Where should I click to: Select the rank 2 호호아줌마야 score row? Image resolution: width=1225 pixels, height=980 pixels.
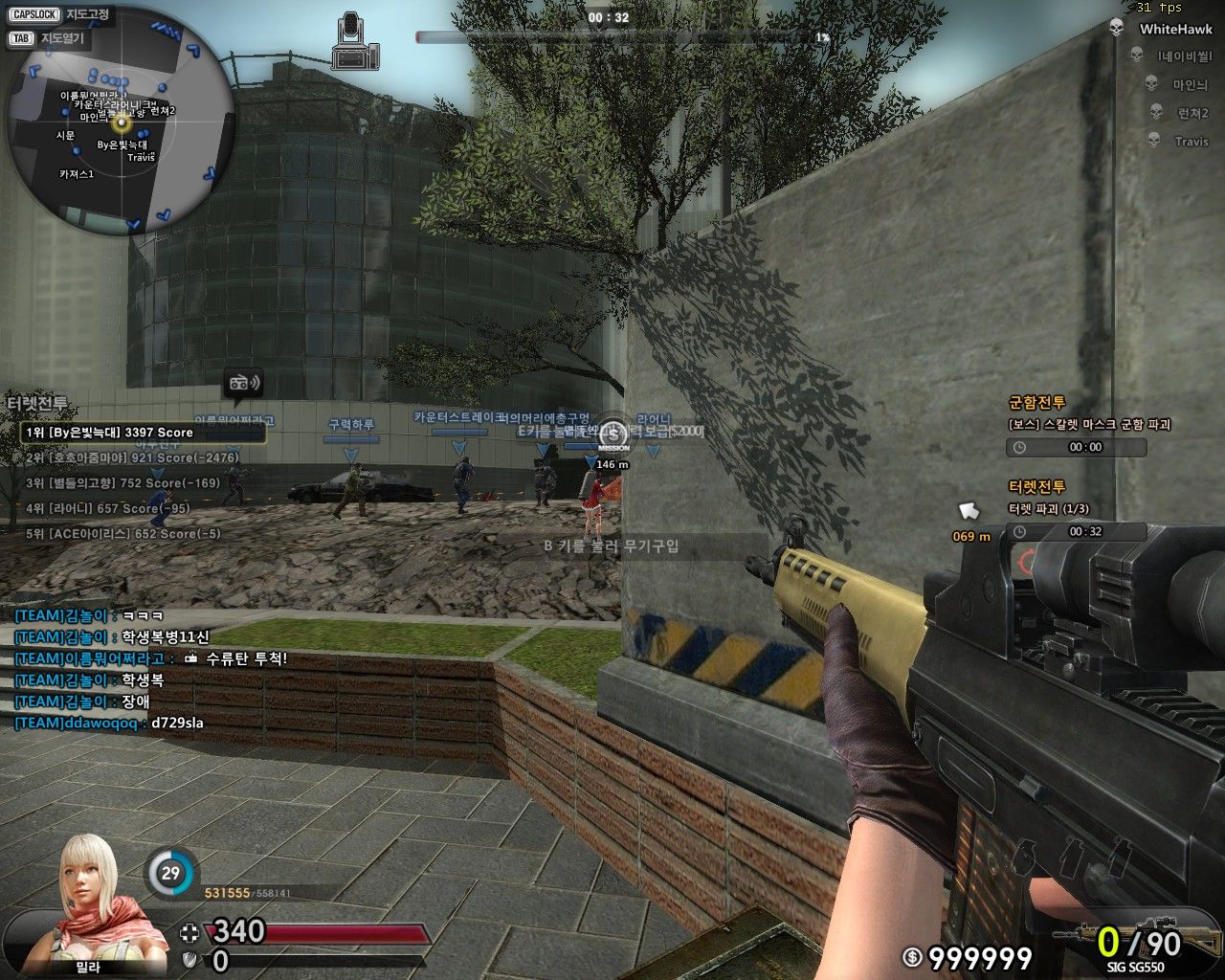pyautogui.click(x=132, y=458)
